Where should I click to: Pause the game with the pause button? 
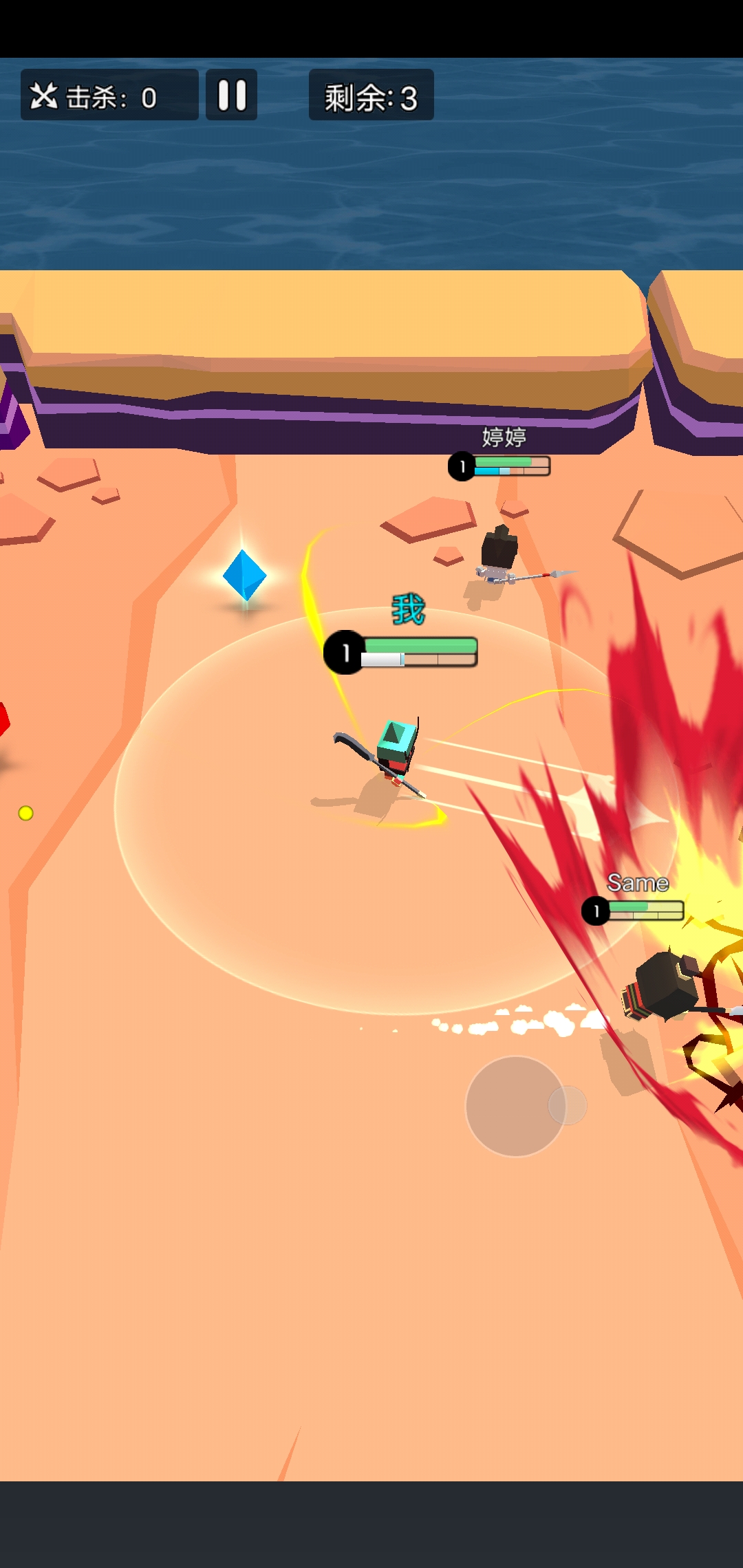[232, 96]
